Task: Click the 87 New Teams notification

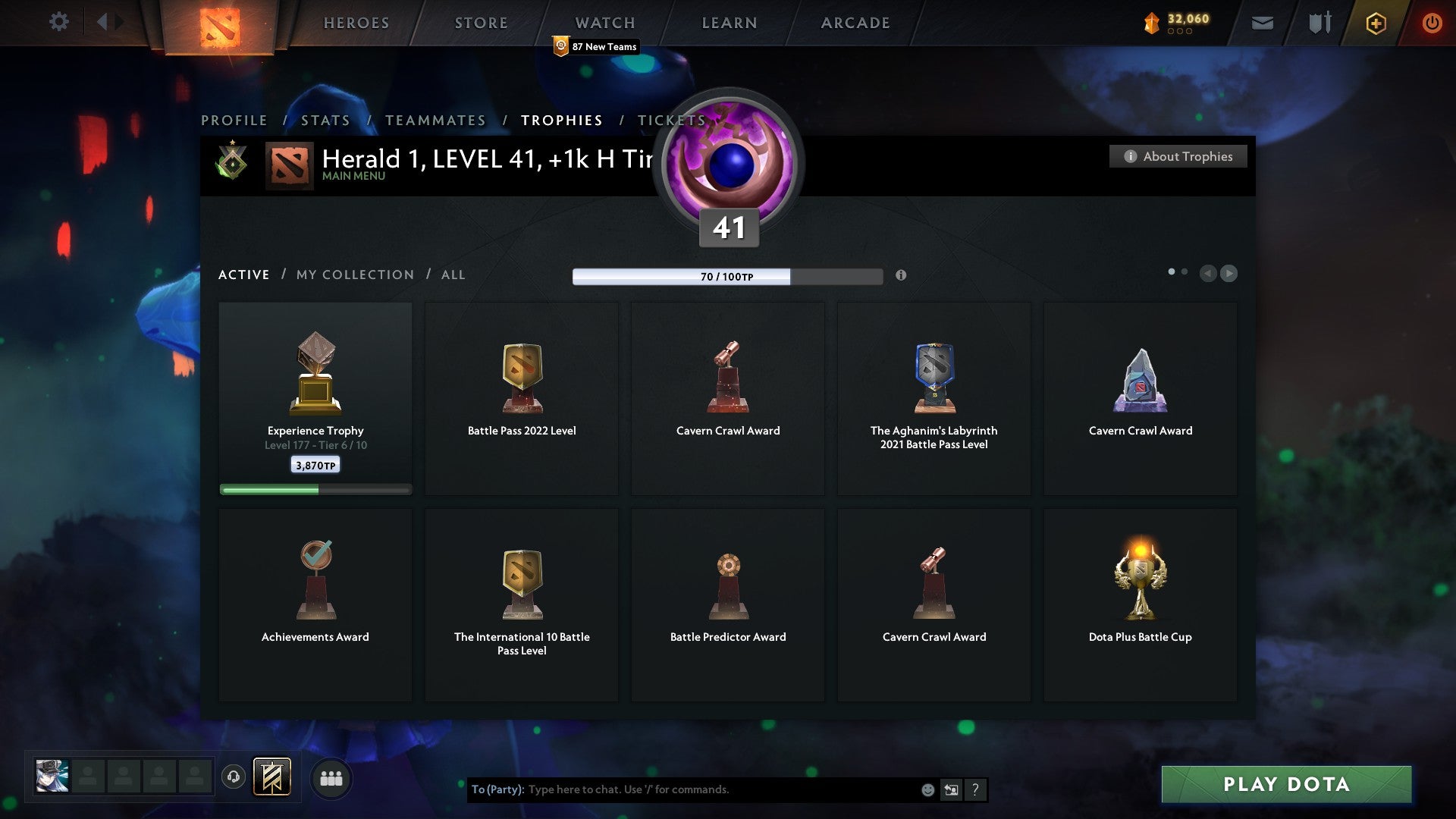Action: click(x=596, y=46)
